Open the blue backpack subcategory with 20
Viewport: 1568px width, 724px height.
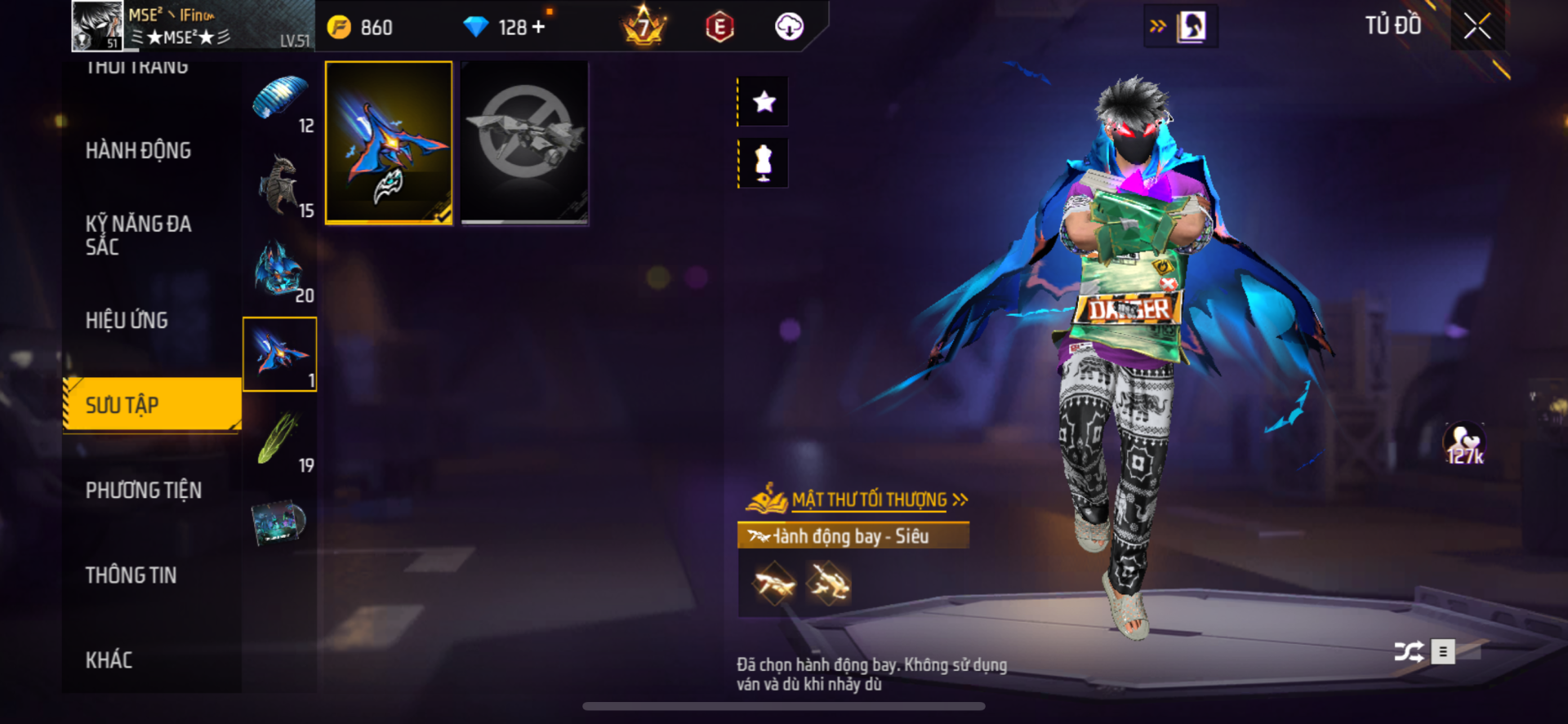(280, 270)
